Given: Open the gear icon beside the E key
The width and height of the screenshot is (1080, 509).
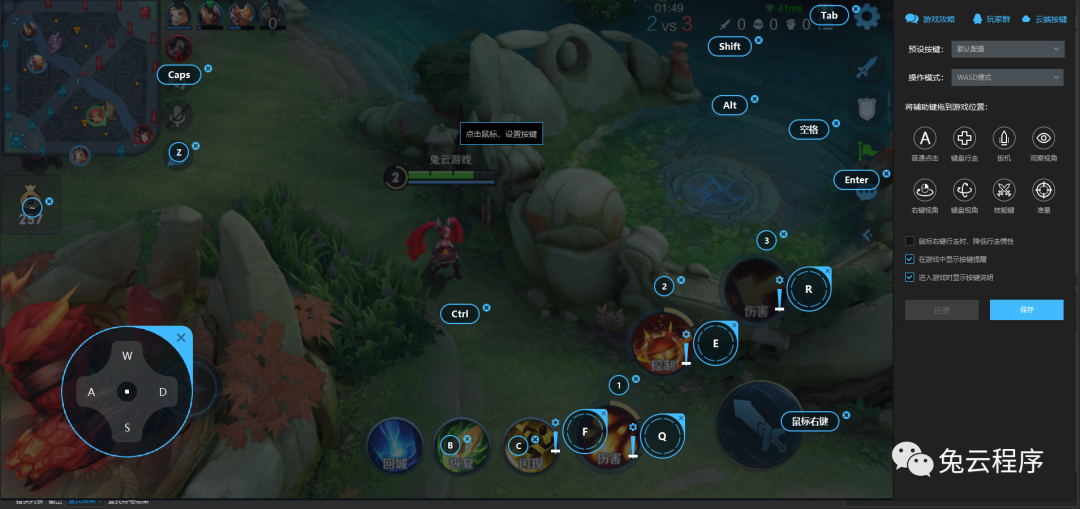Looking at the screenshot, I should (686, 334).
